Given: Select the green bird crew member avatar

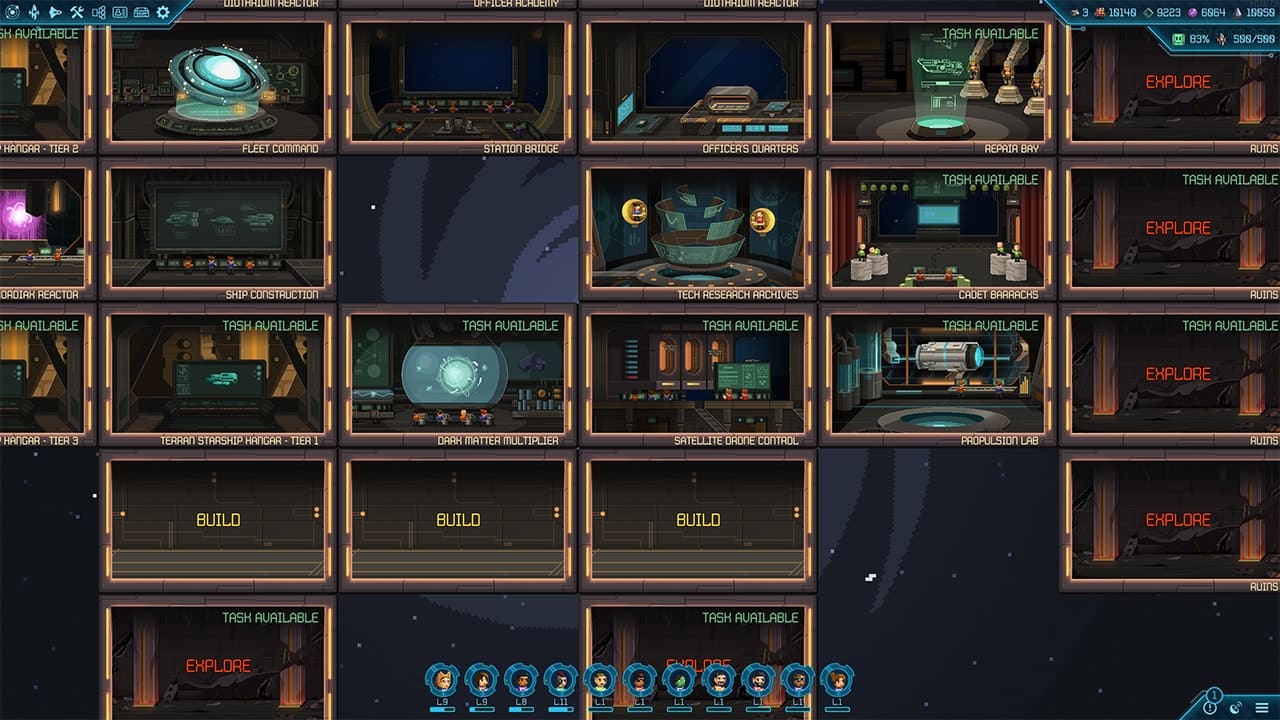Looking at the screenshot, I should [x=678, y=683].
